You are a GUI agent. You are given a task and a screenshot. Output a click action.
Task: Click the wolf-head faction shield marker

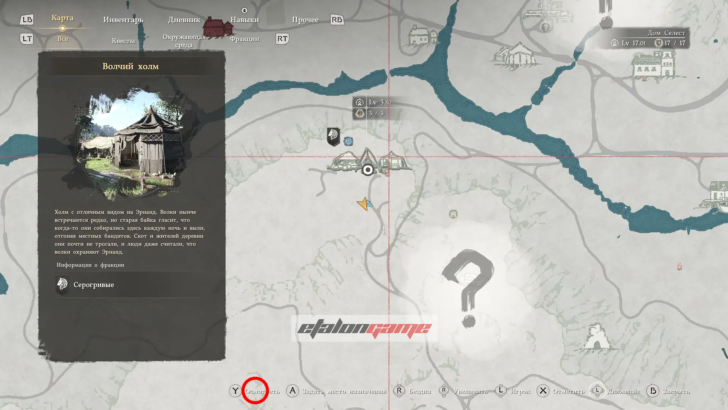332,135
